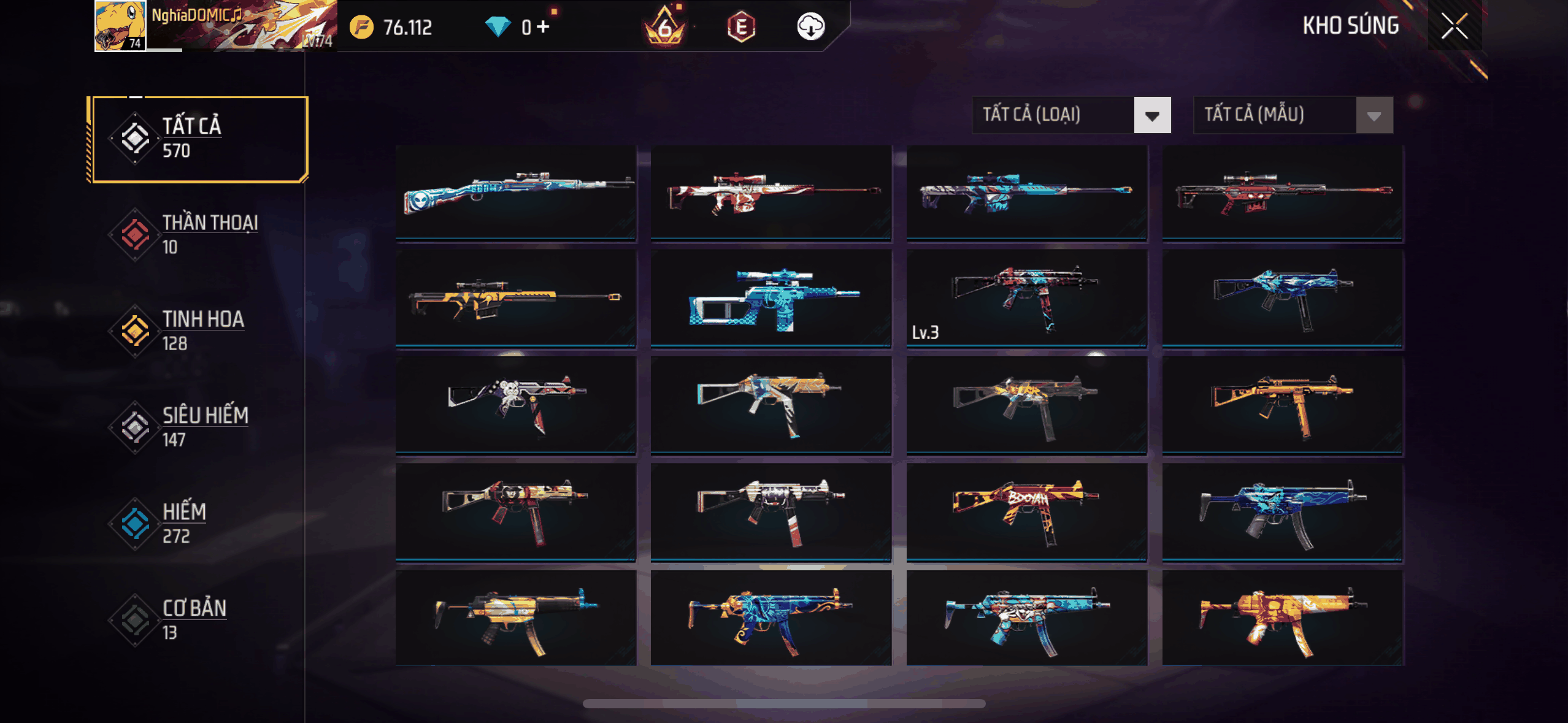1568x723 pixels.
Task: Click the cloud download icon
Action: pyautogui.click(x=810, y=26)
